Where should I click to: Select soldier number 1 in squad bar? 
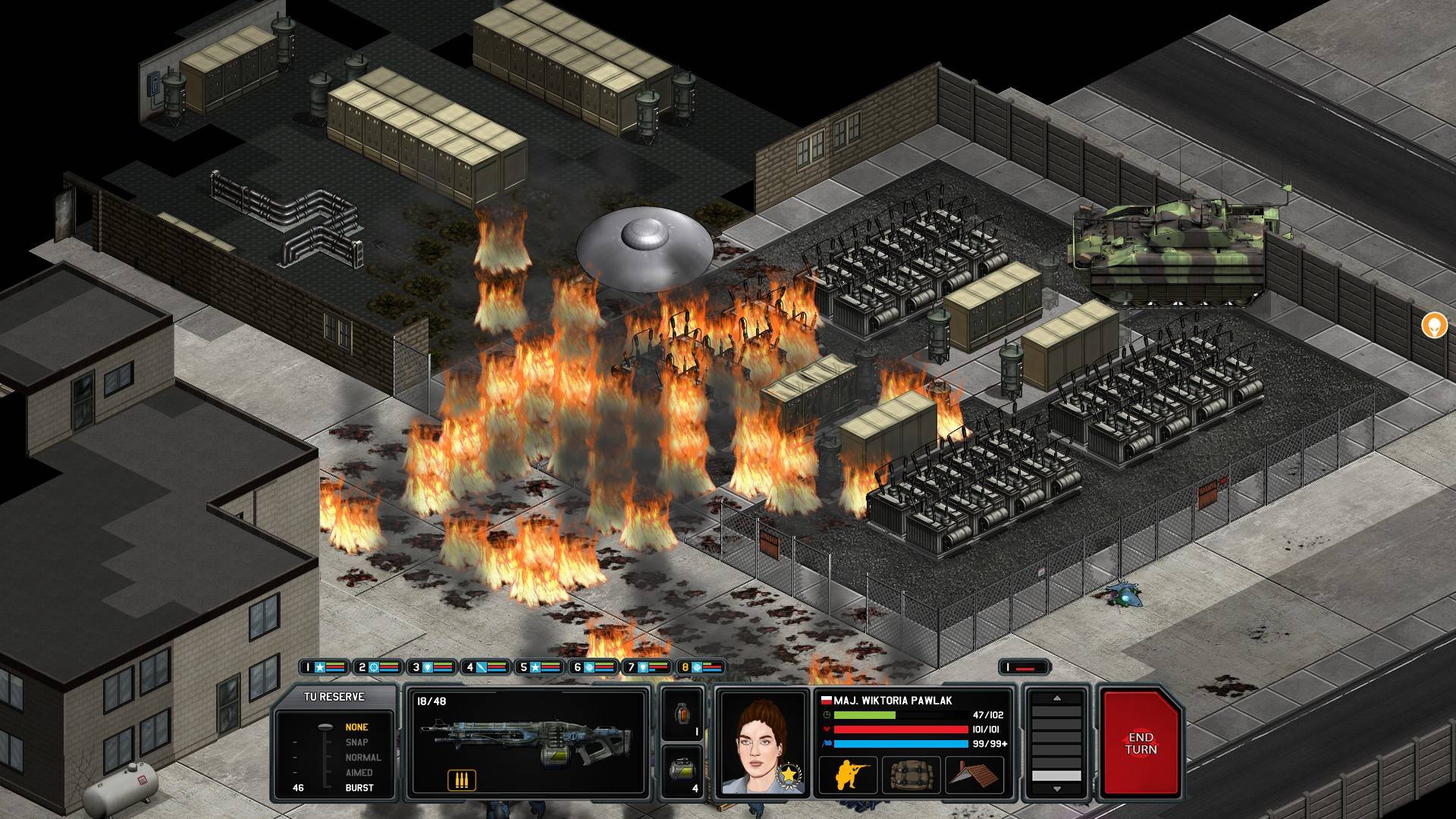pos(324,667)
